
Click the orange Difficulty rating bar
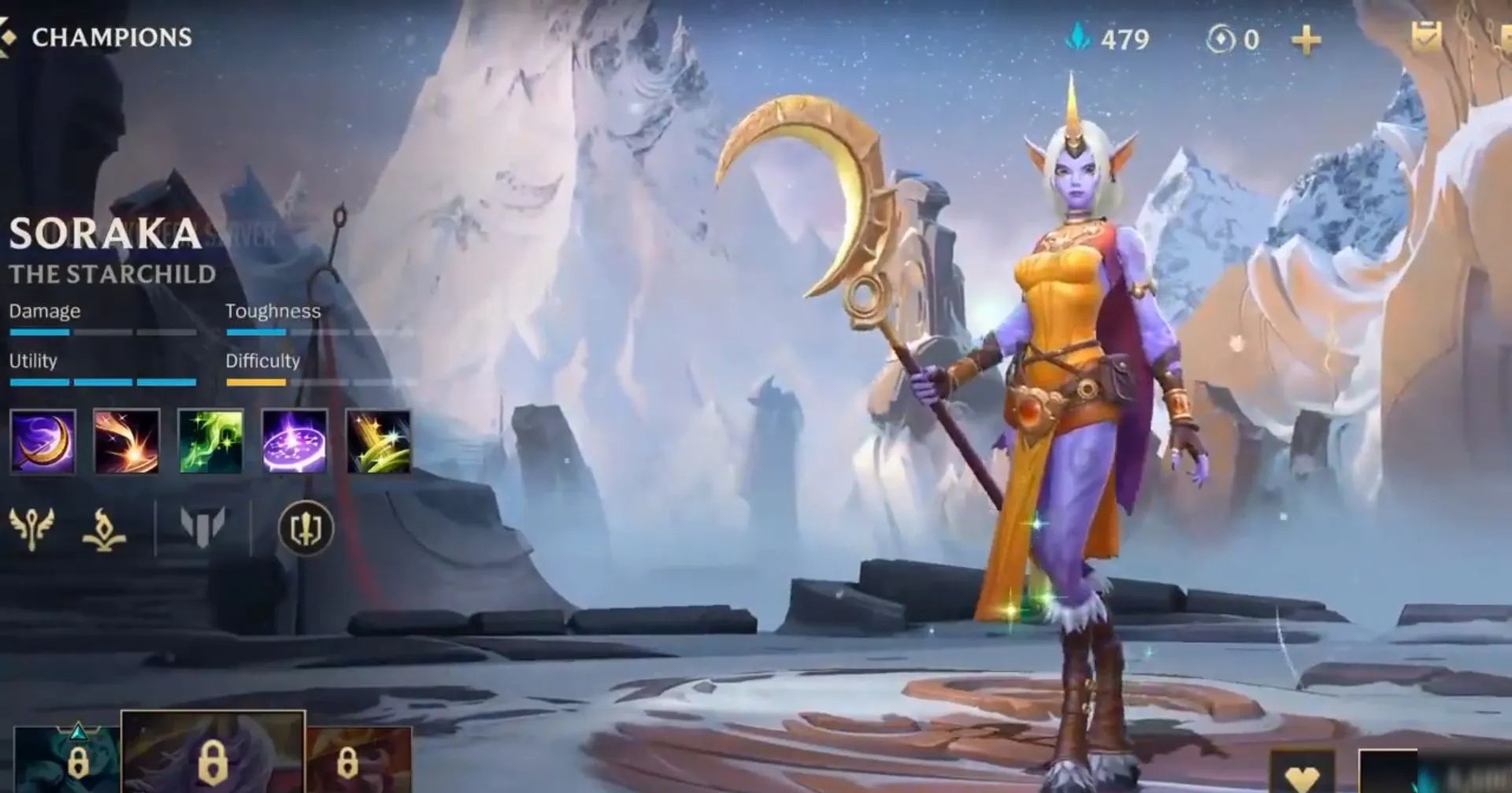(256, 382)
